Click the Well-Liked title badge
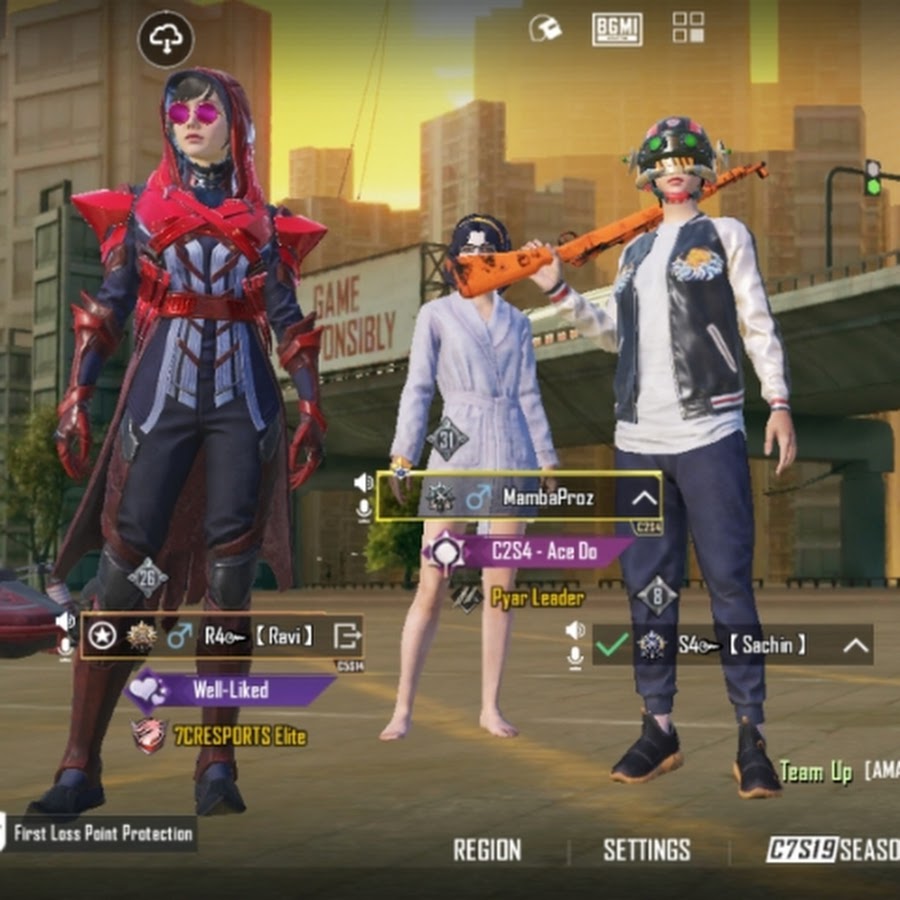 (x=229, y=689)
